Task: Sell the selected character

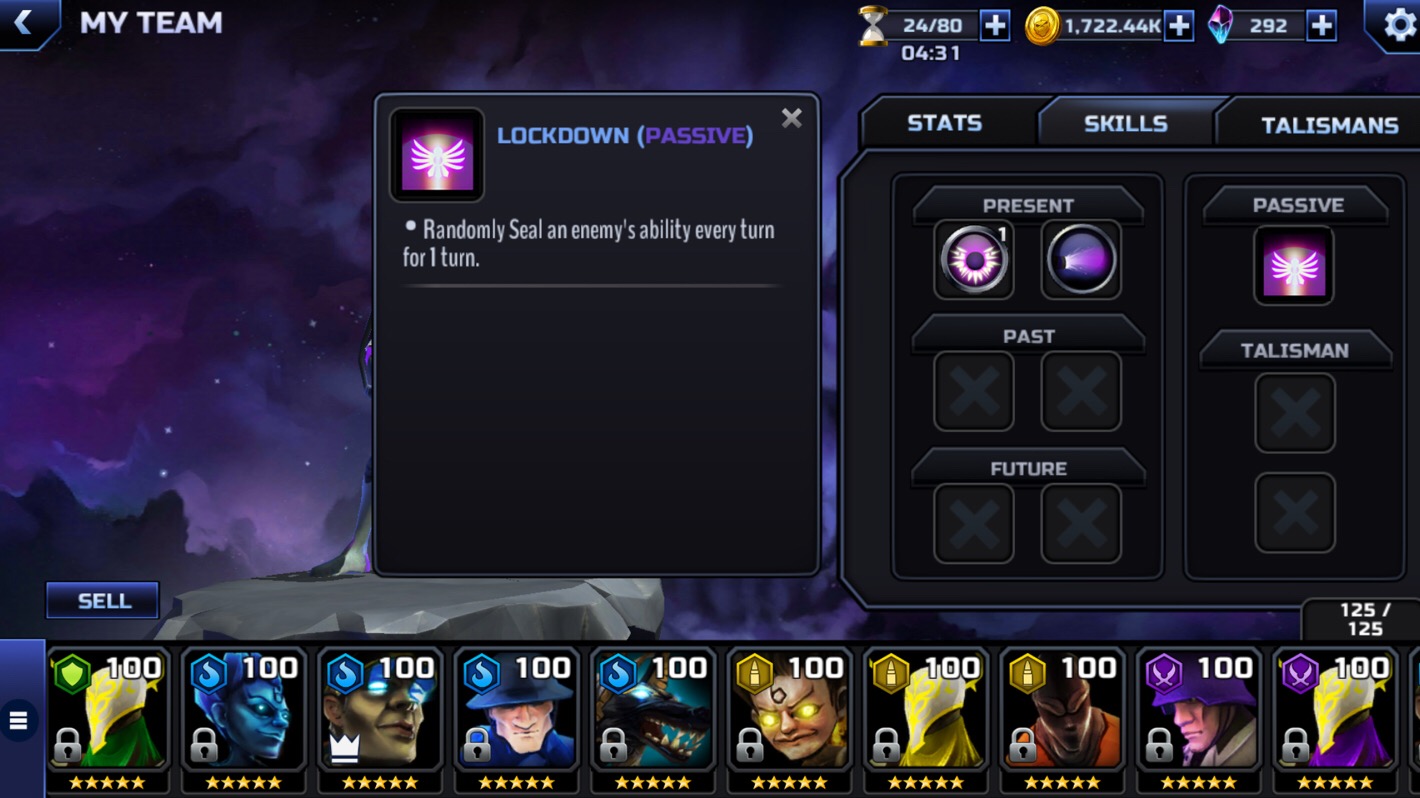Action: (103, 600)
